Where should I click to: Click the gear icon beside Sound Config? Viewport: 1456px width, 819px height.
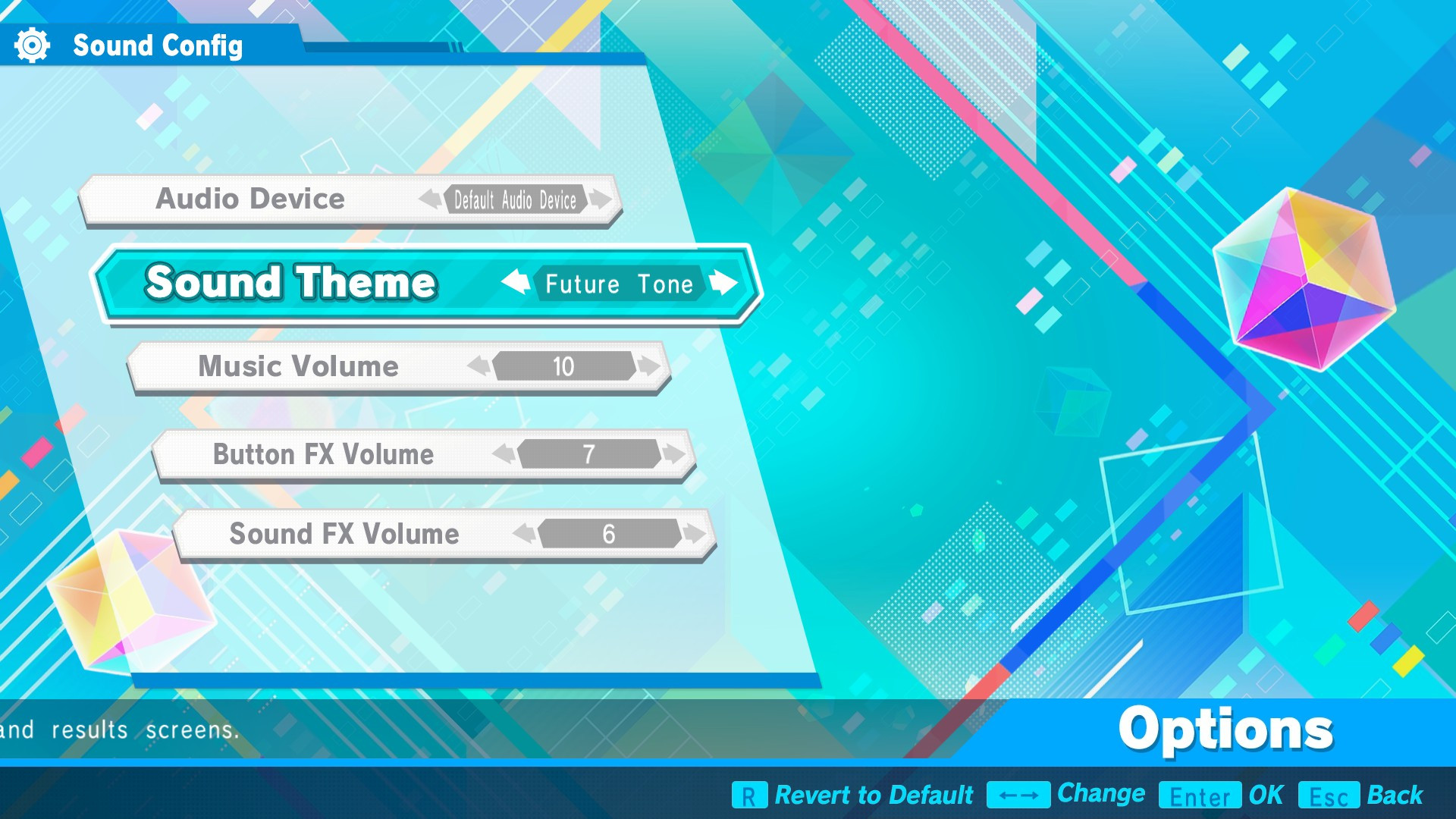[32, 45]
